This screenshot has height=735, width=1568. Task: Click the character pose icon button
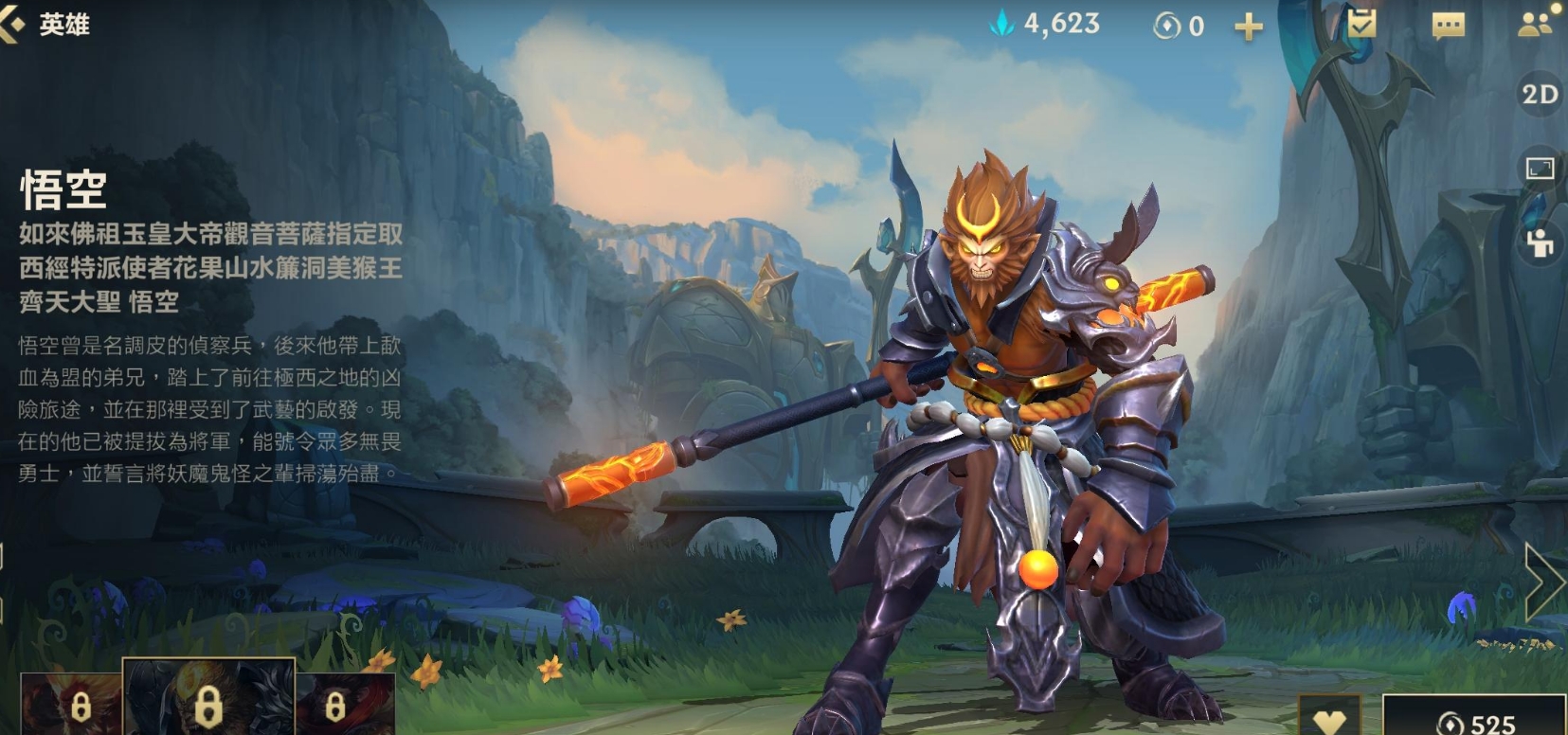1540,242
